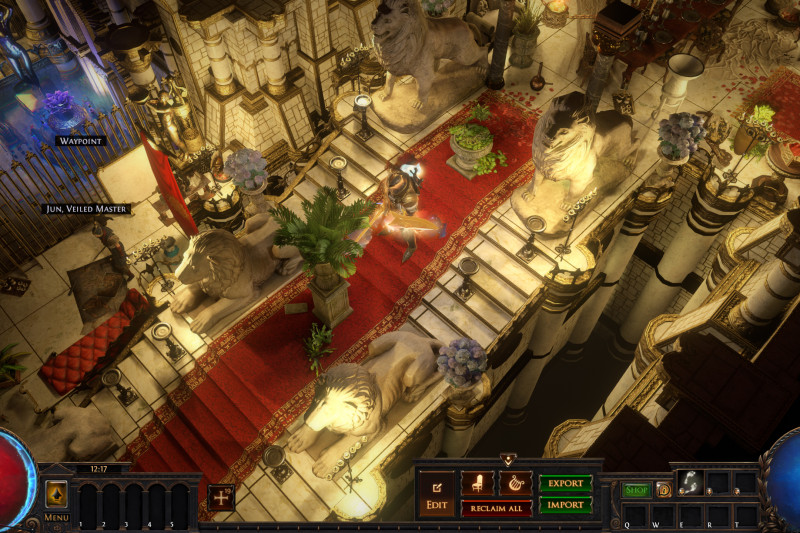Open hideout Edit mode
Image resolution: width=800 pixels, height=533 pixels.
coord(436,494)
